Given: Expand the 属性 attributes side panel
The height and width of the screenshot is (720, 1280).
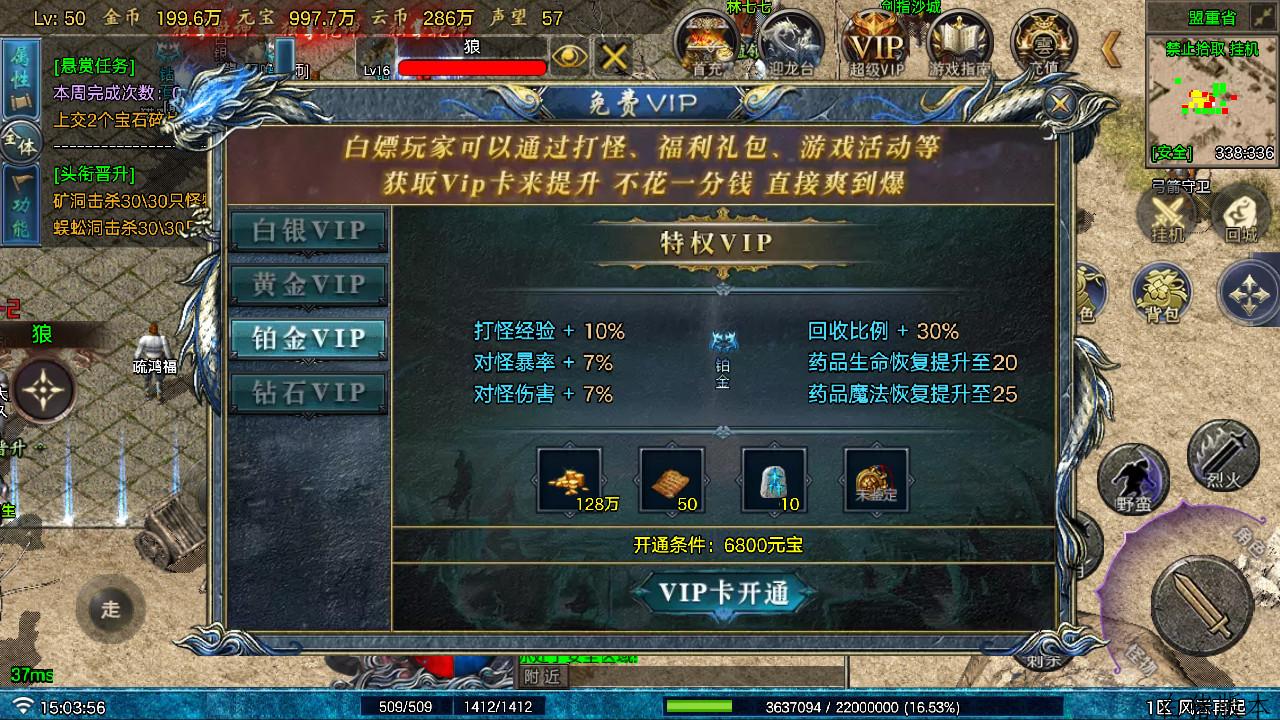Looking at the screenshot, I should (22, 78).
